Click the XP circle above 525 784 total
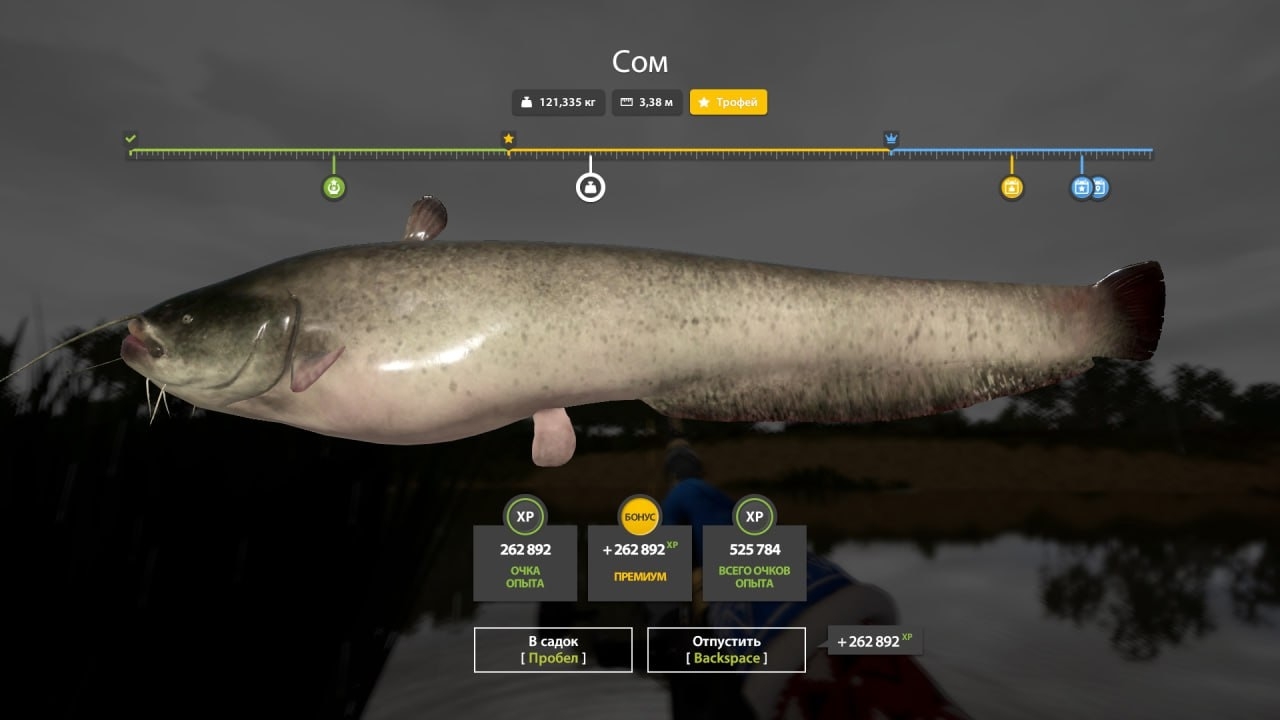 pyautogui.click(x=755, y=518)
